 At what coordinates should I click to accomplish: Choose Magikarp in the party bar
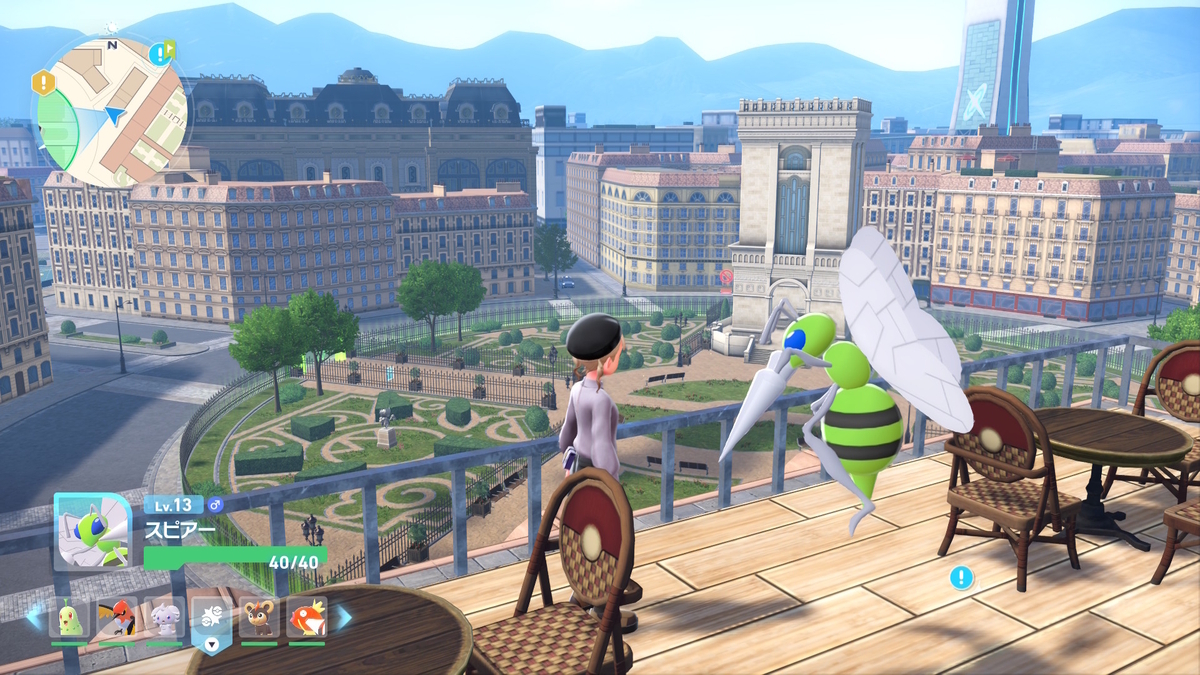[307, 617]
